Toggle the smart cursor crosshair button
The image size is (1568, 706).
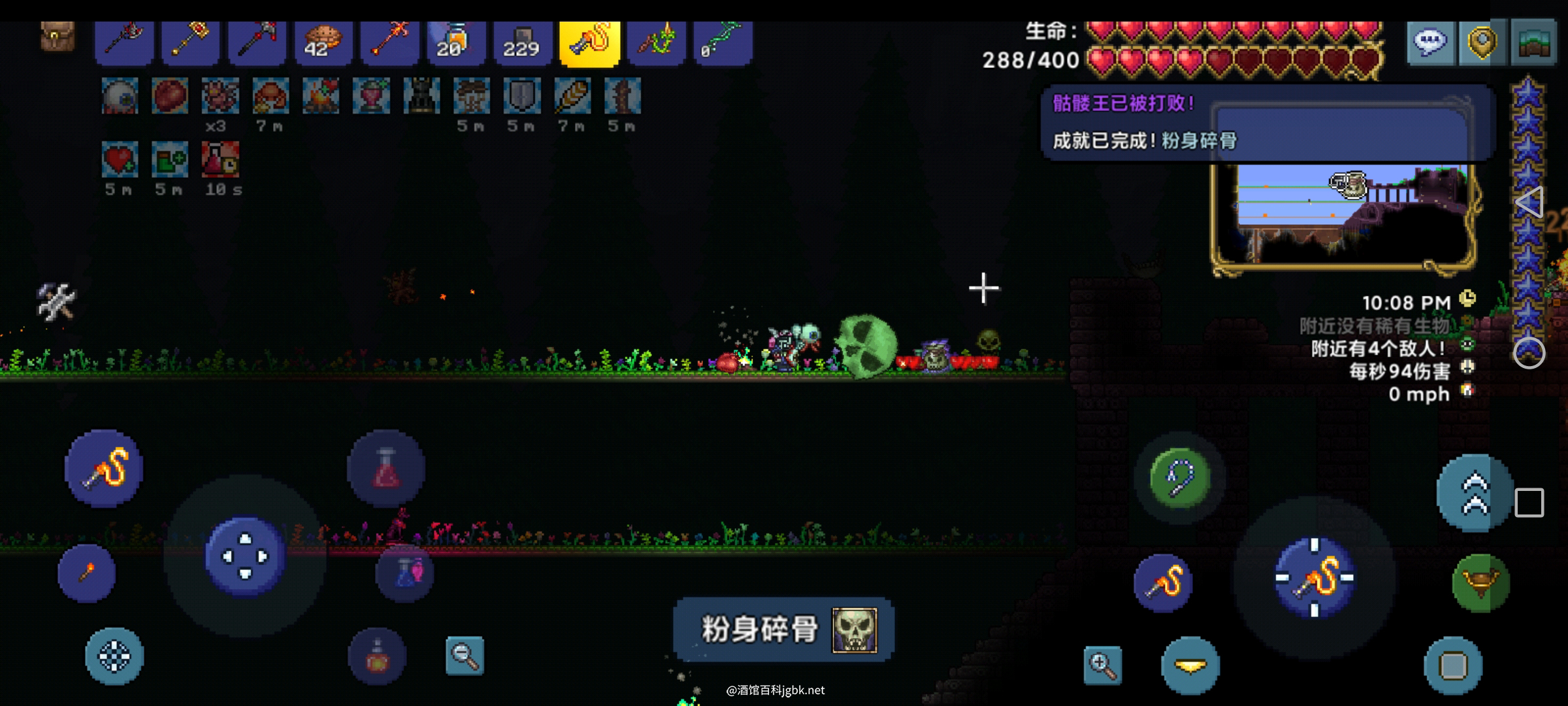click(x=114, y=656)
